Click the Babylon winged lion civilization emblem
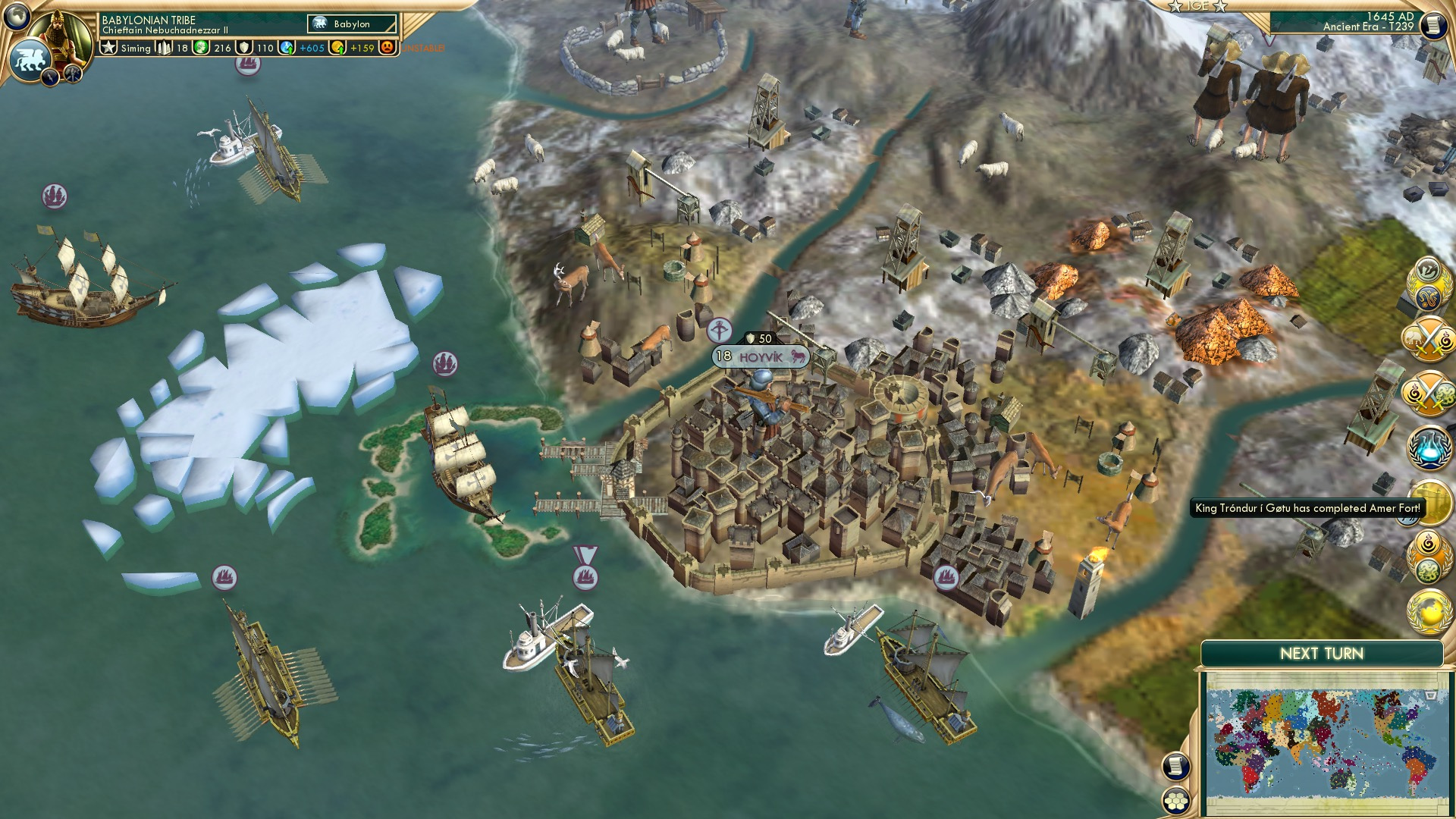 [x=30, y=58]
